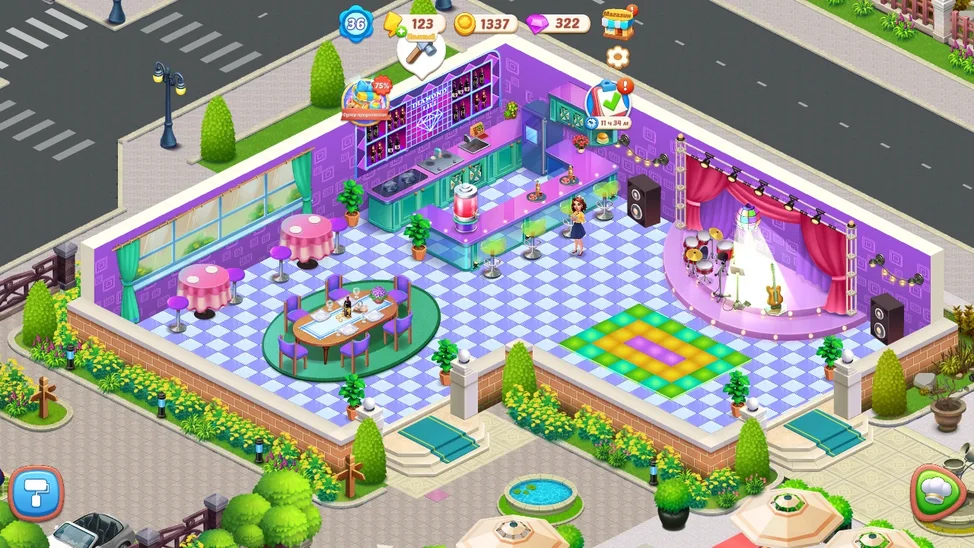Open the checkmark task list
This screenshot has height=548, width=974.
coord(607,102)
